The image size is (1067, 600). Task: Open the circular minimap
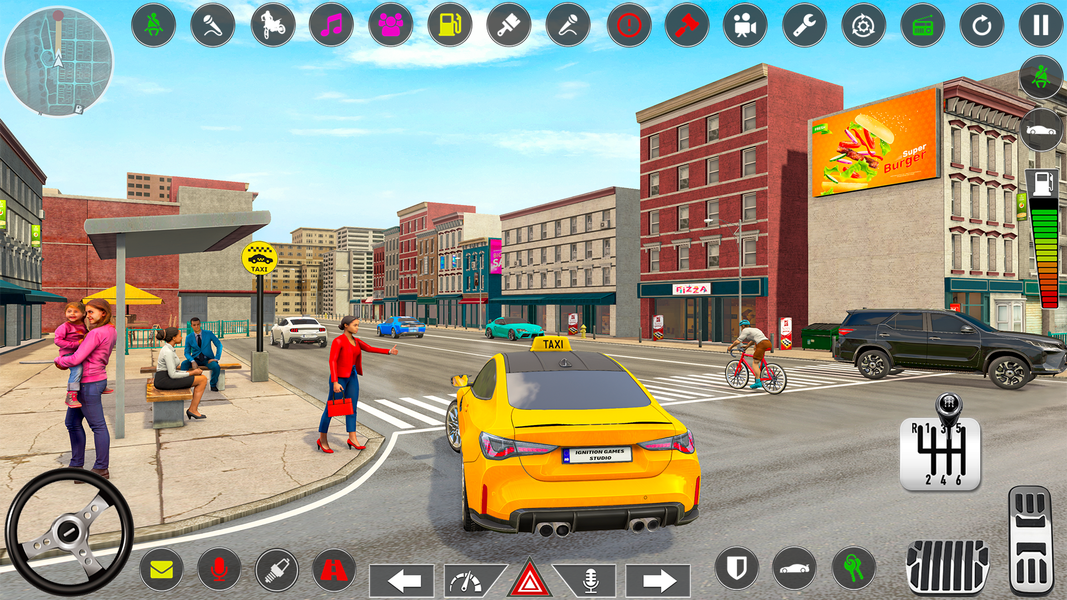tap(58, 61)
